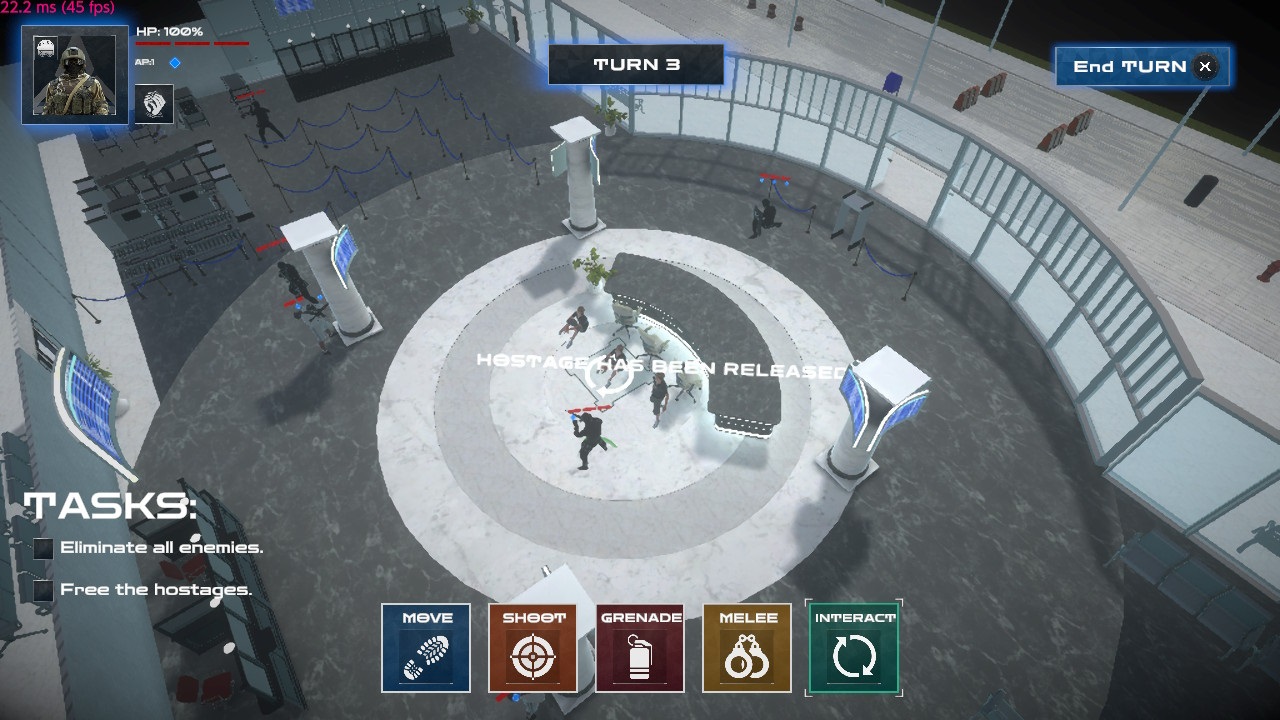Screen dimensions: 1280x720
Task: Check the Eliminate all enemies task box
Action: tap(42, 548)
